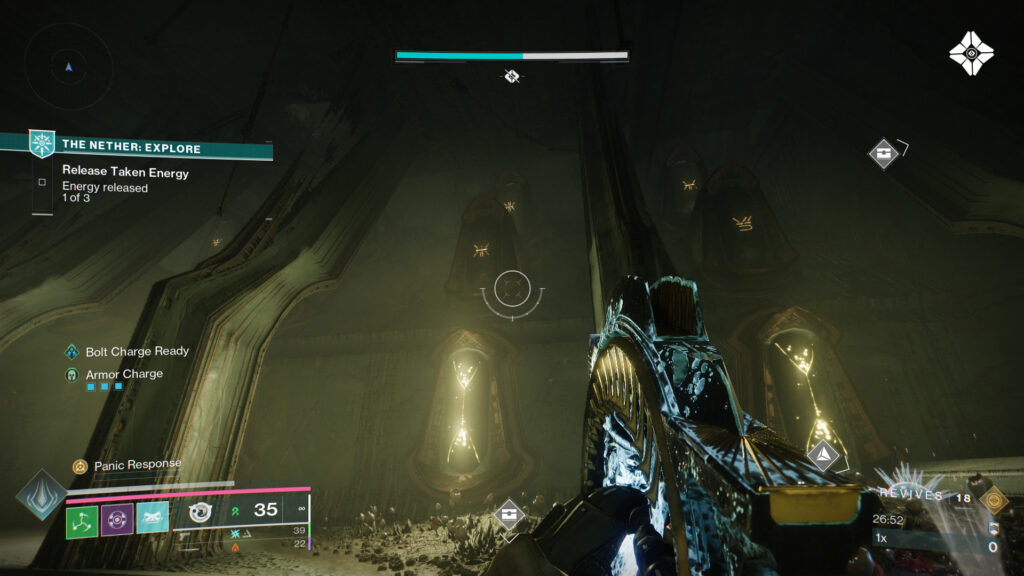Activate the diamond-shaped Super ability icon
Image resolution: width=1024 pixels, height=576 pixels.
pos(41,495)
